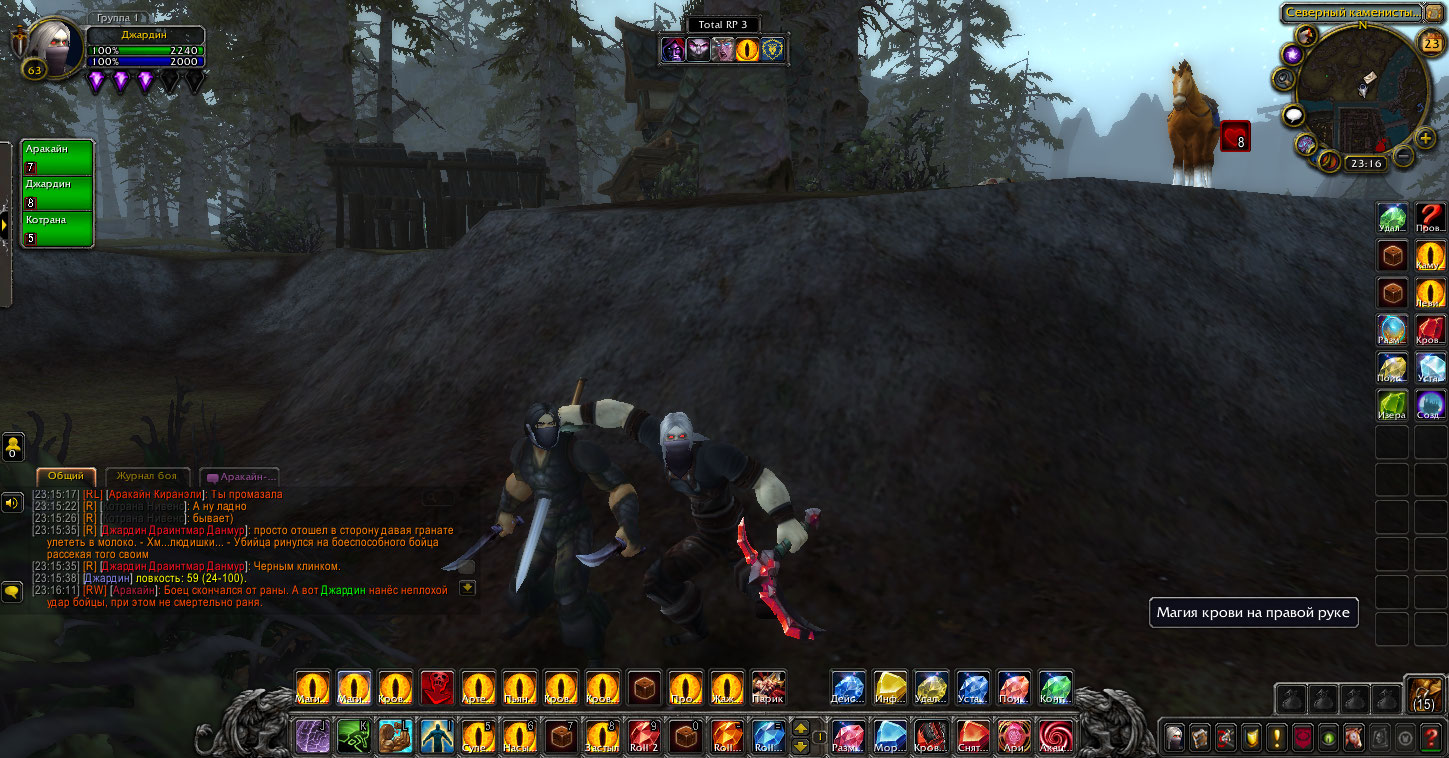Click the Джардин player portrait
The image size is (1449, 758).
[x=45, y=42]
